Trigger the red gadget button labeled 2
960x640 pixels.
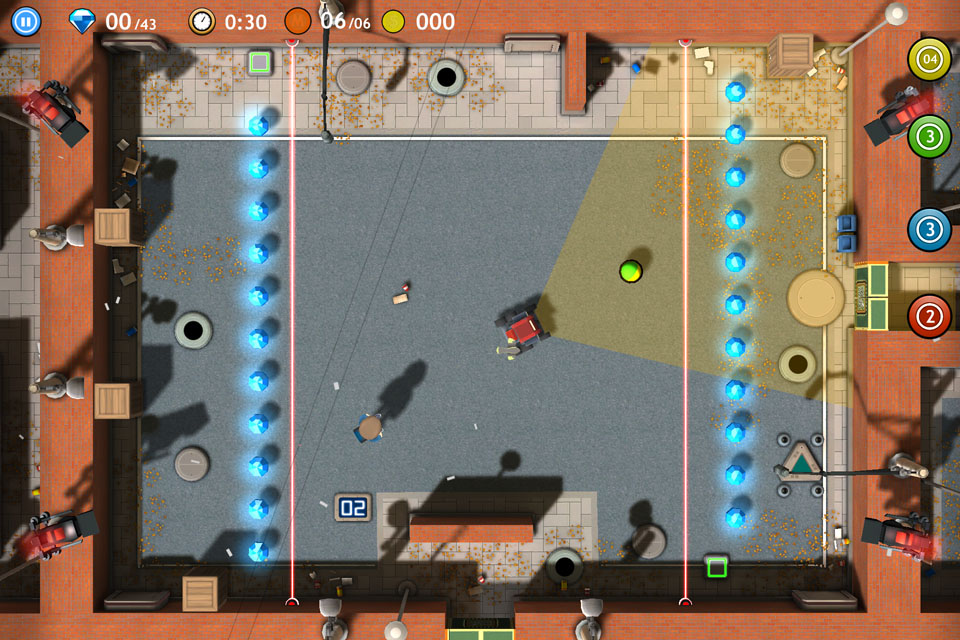coord(929,317)
